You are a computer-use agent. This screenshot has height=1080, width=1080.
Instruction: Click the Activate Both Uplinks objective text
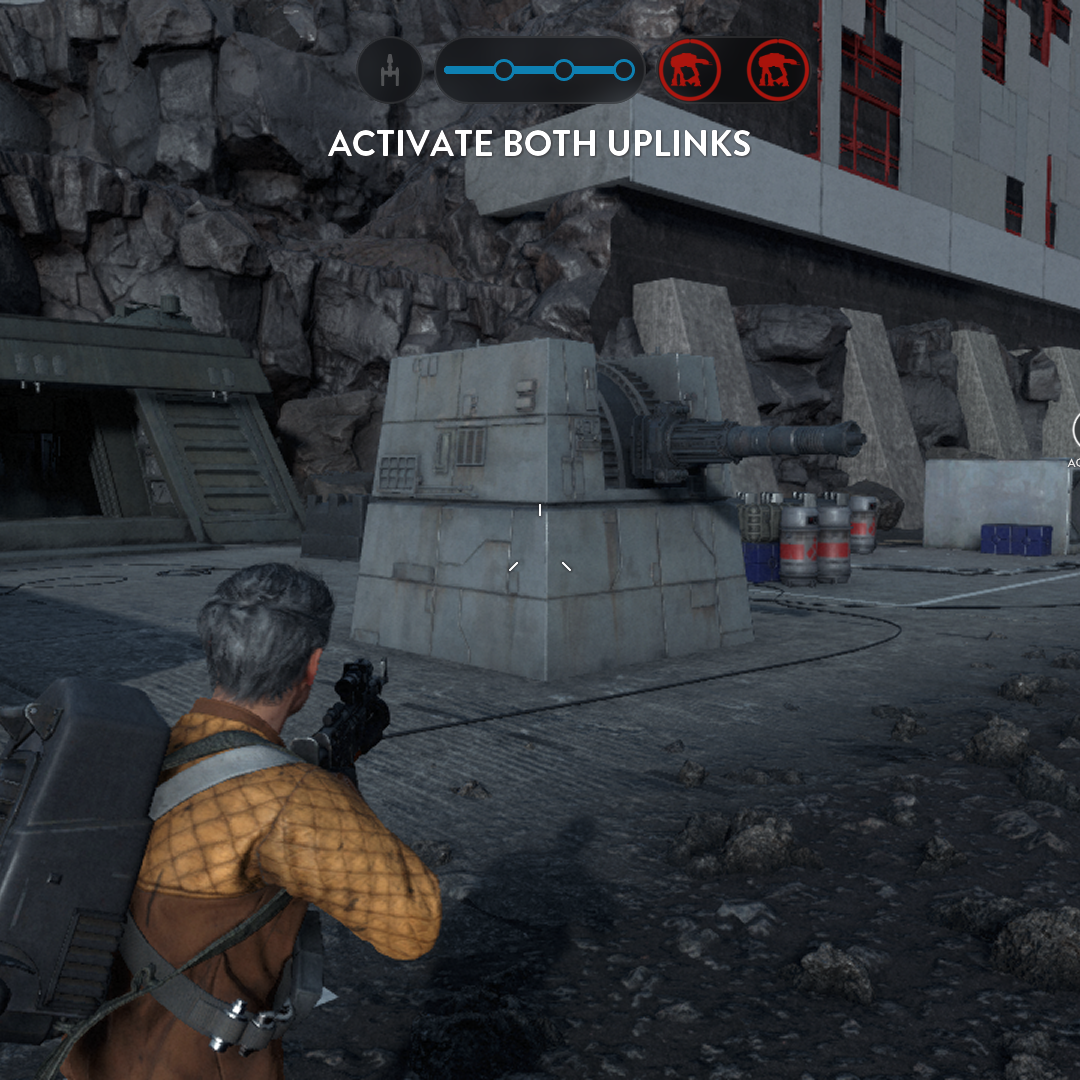tap(540, 144)
